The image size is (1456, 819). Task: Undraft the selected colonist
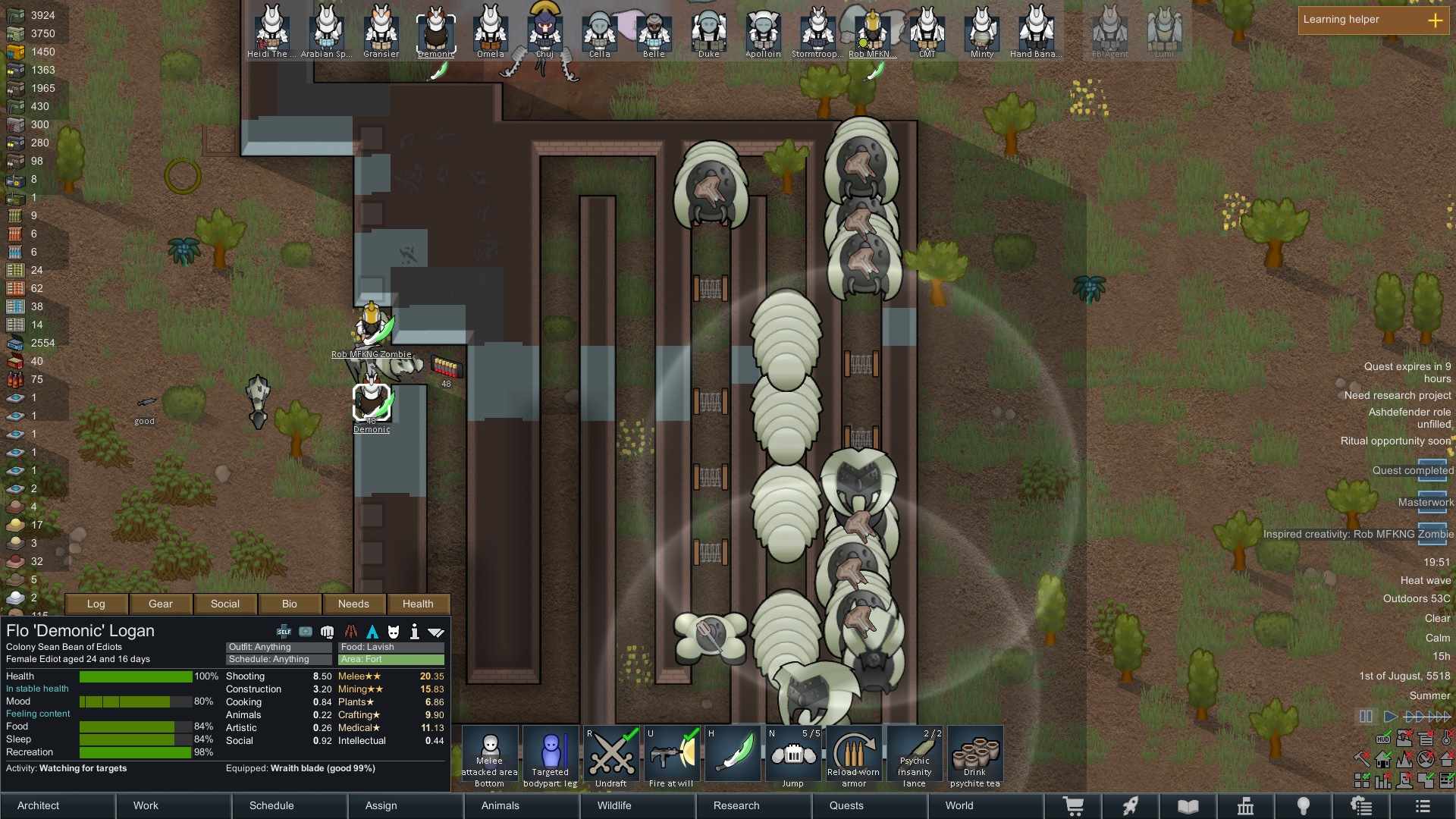coord(611,756)
